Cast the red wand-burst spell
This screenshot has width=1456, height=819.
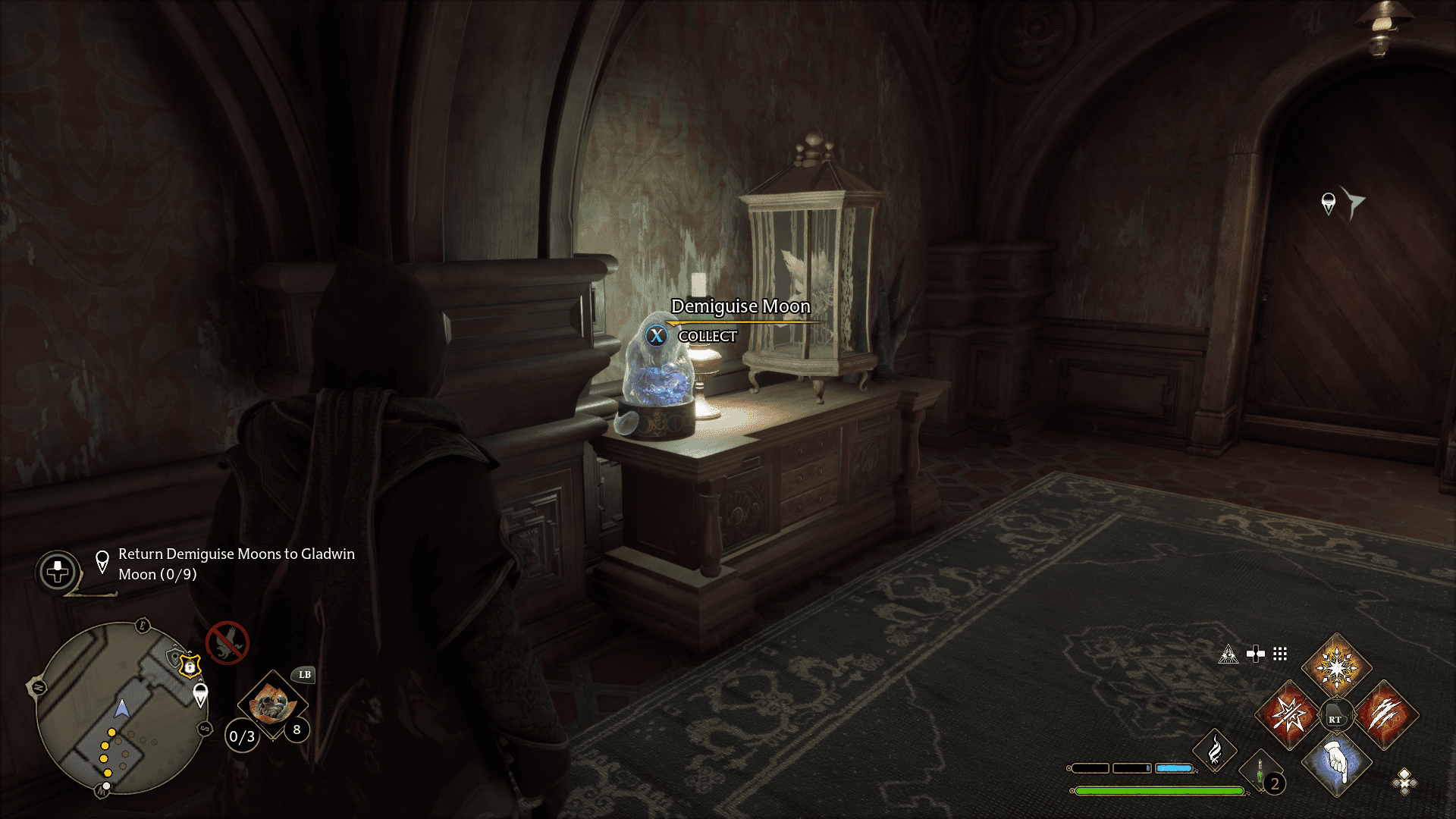(1289, 714)
